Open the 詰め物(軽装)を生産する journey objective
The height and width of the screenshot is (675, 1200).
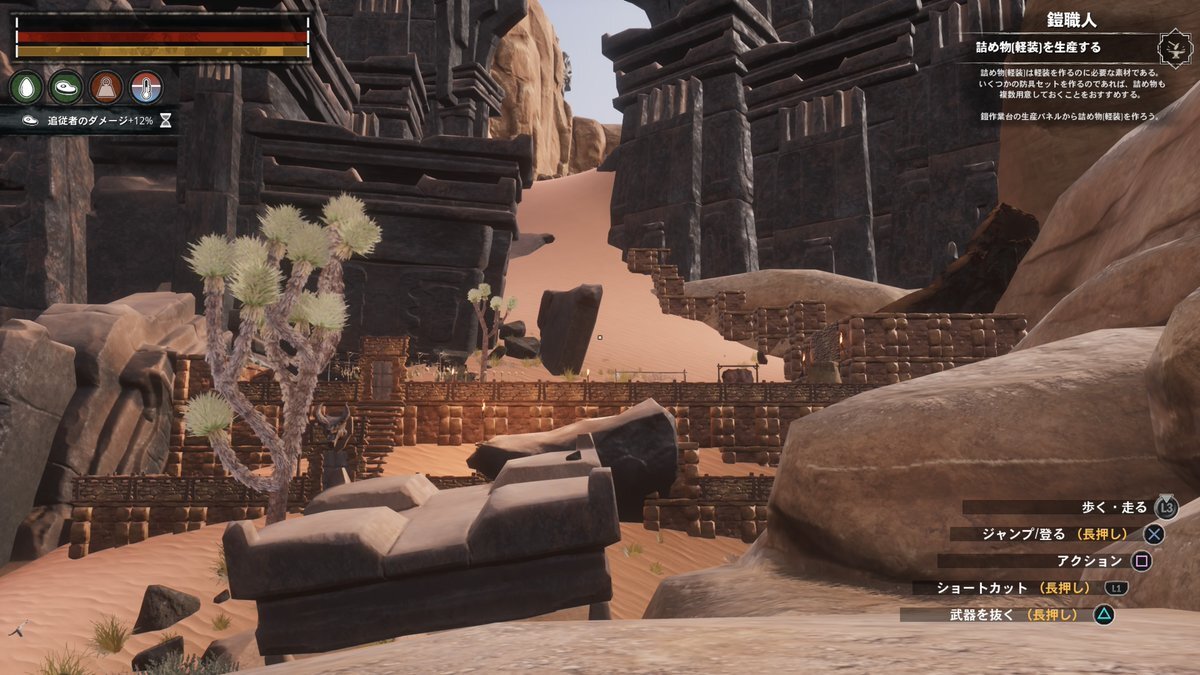[1042, 46]
